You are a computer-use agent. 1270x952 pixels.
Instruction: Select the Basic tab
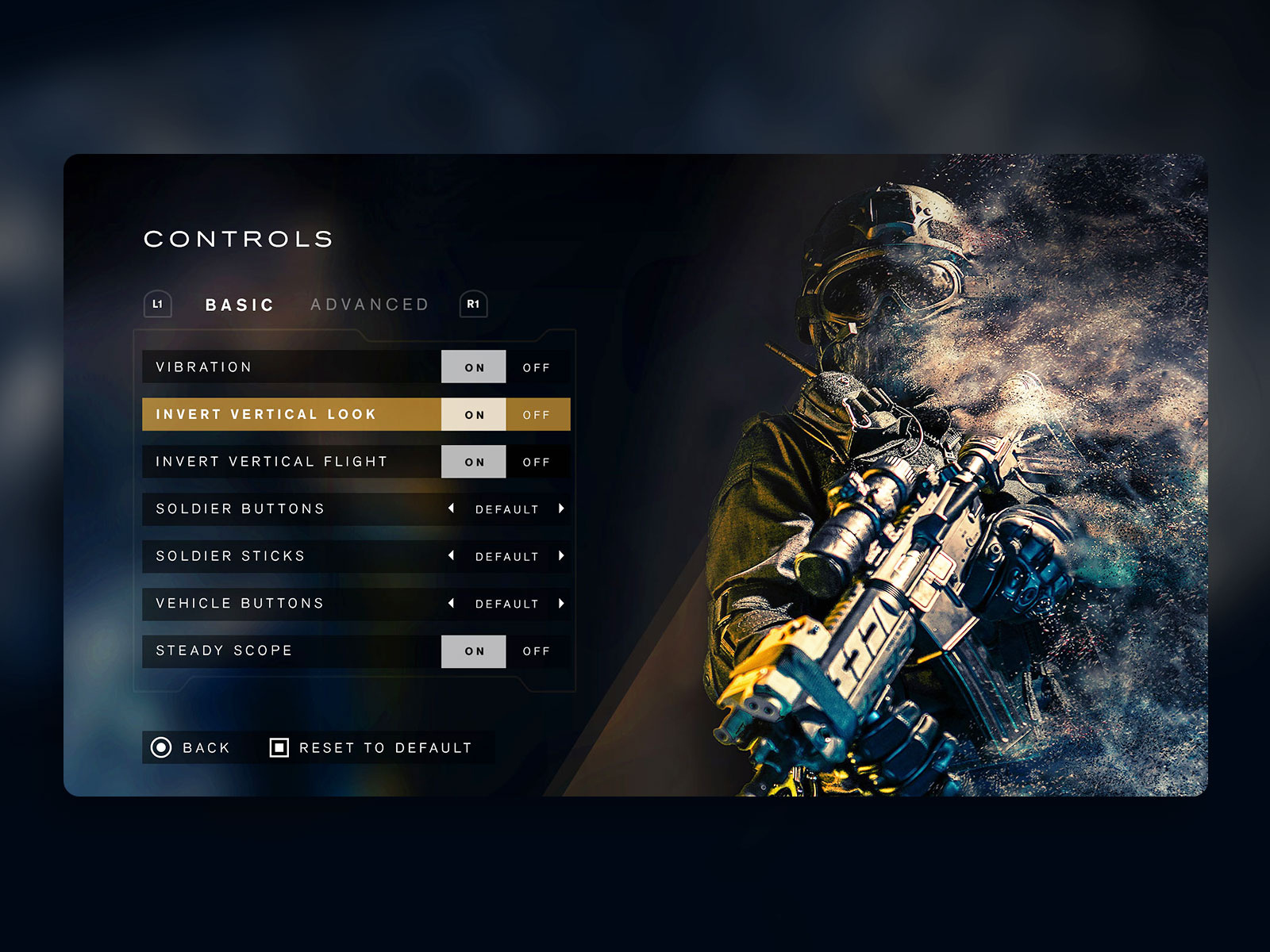click(x=239, y=304)
